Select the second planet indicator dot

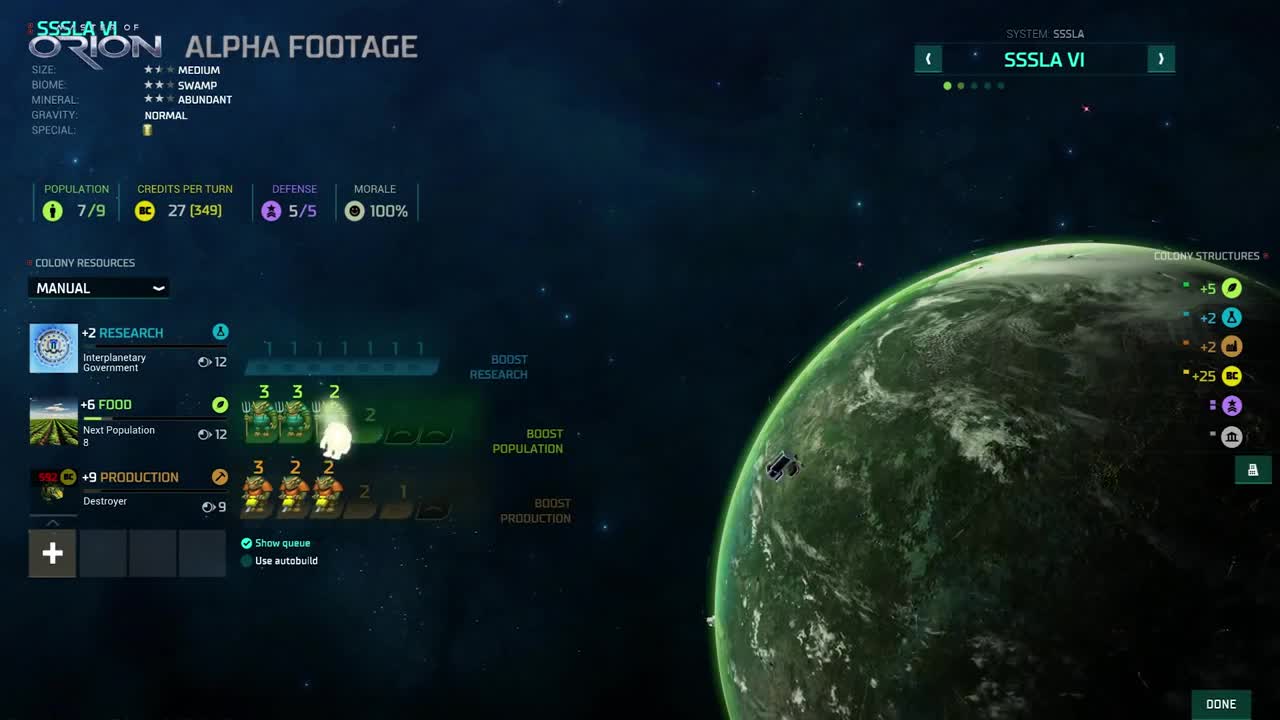[961, 86]
